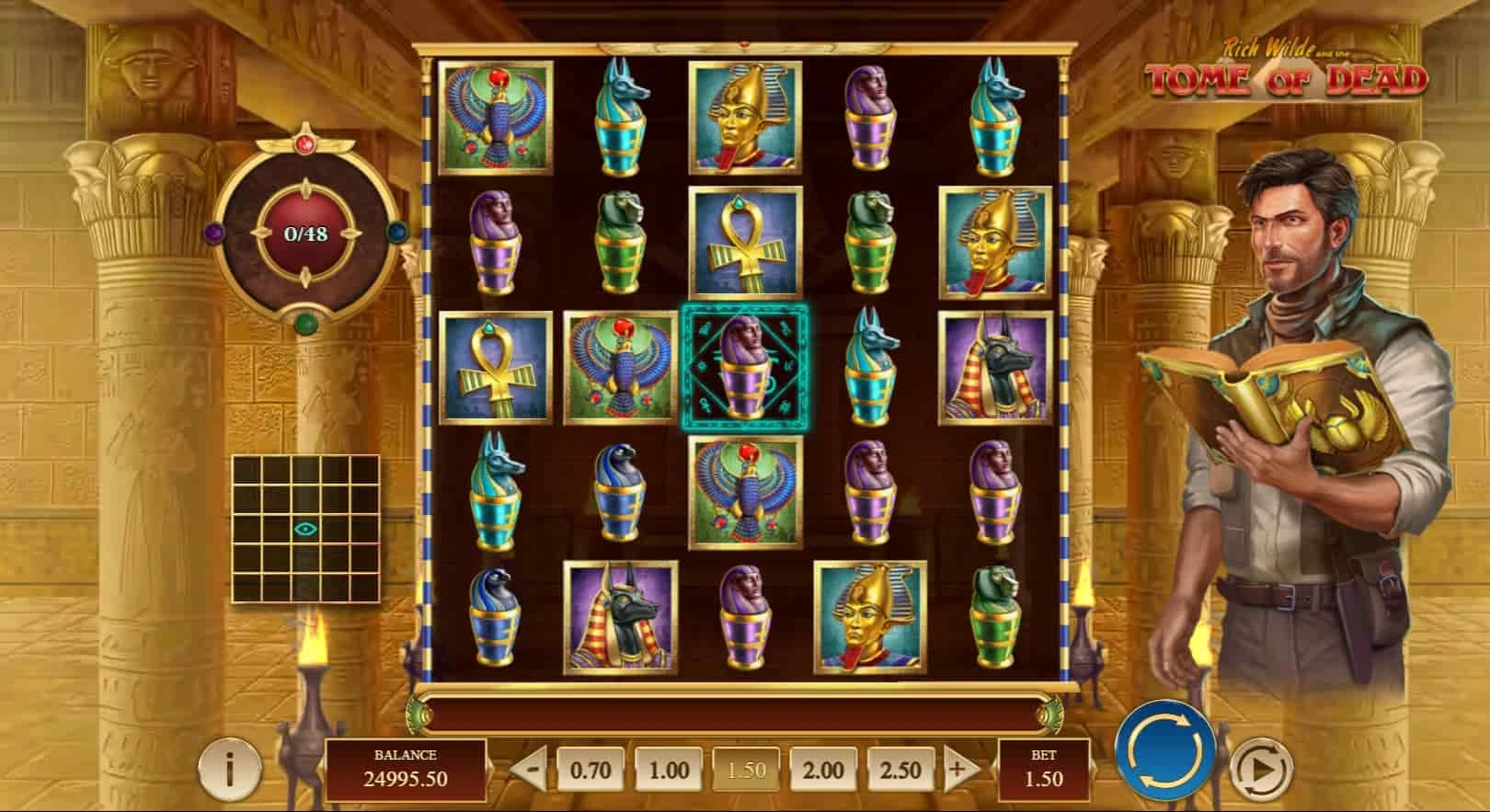This screenshot has height=812, width=1490.
Task: Set bet to 0.70
Action: [590, 769]
